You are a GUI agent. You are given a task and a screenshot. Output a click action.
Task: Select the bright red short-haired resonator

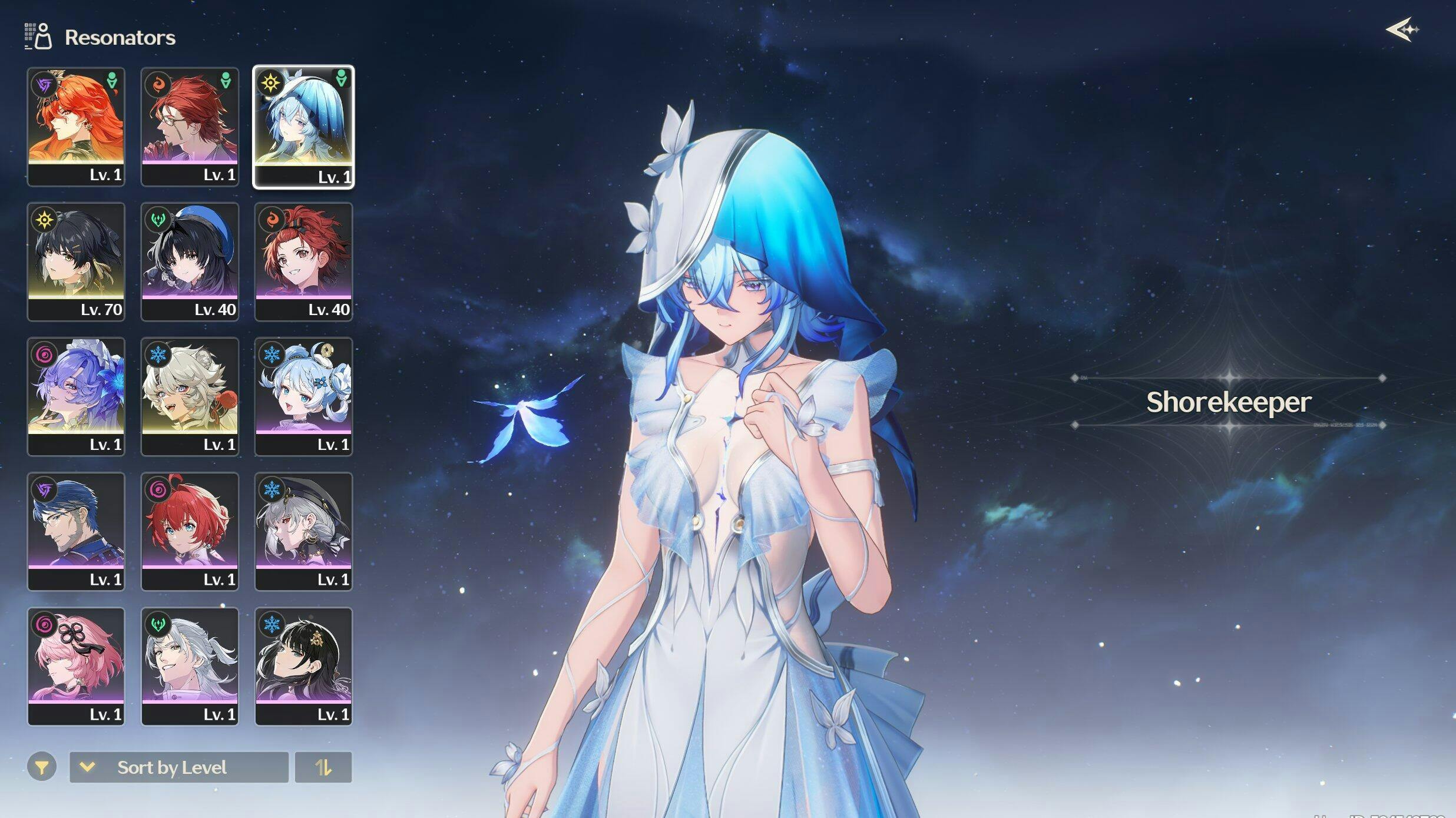[x=190, y=531]
